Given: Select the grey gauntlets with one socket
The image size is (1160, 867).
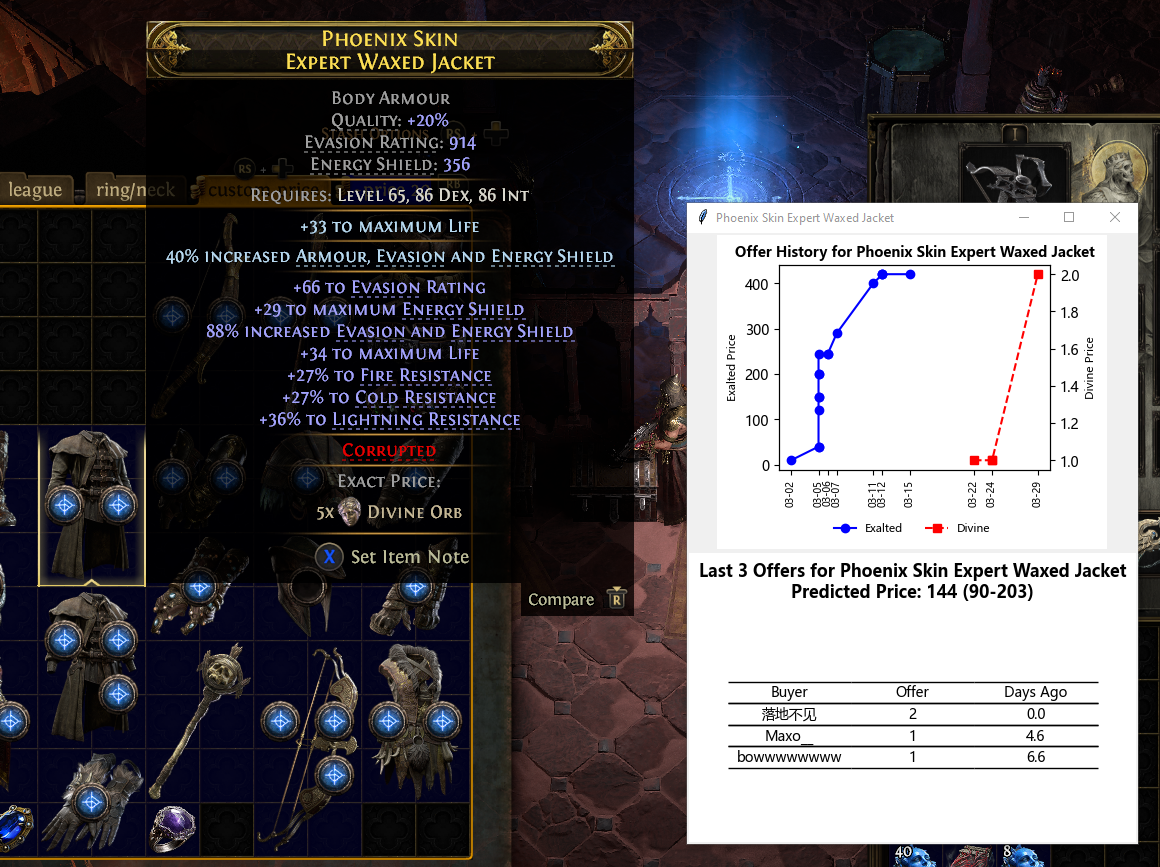Looking at the screenshot, I should tap(91, 800).
